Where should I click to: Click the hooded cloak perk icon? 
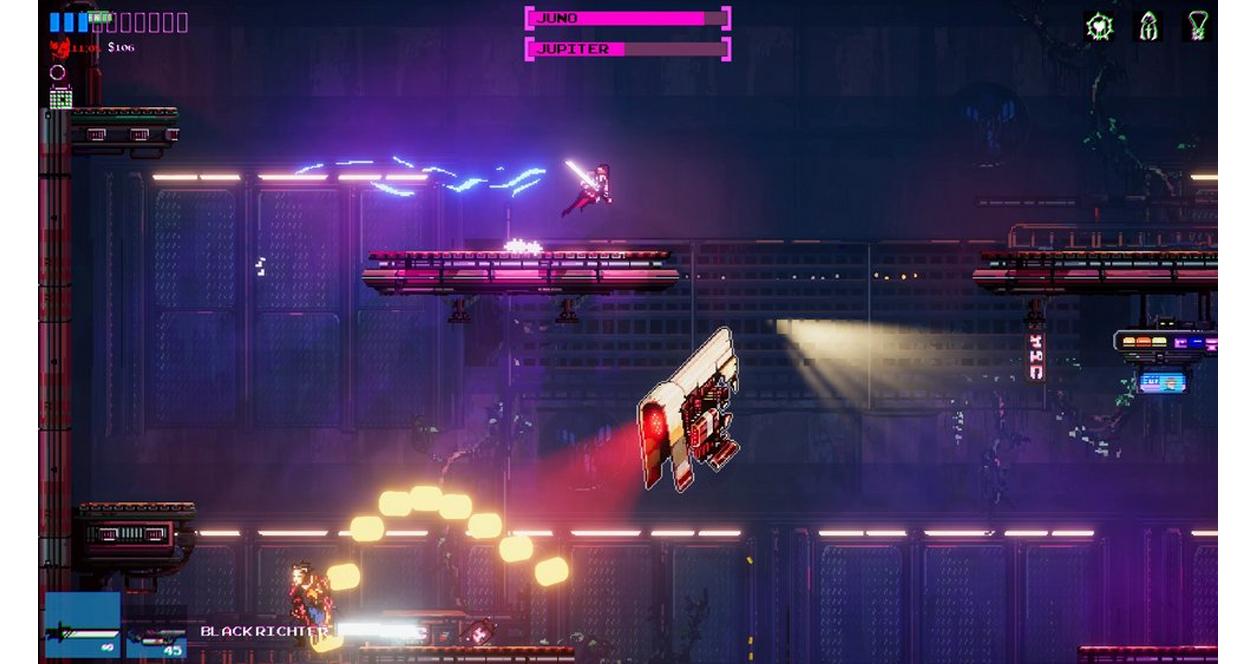[x=1149, y=27]
